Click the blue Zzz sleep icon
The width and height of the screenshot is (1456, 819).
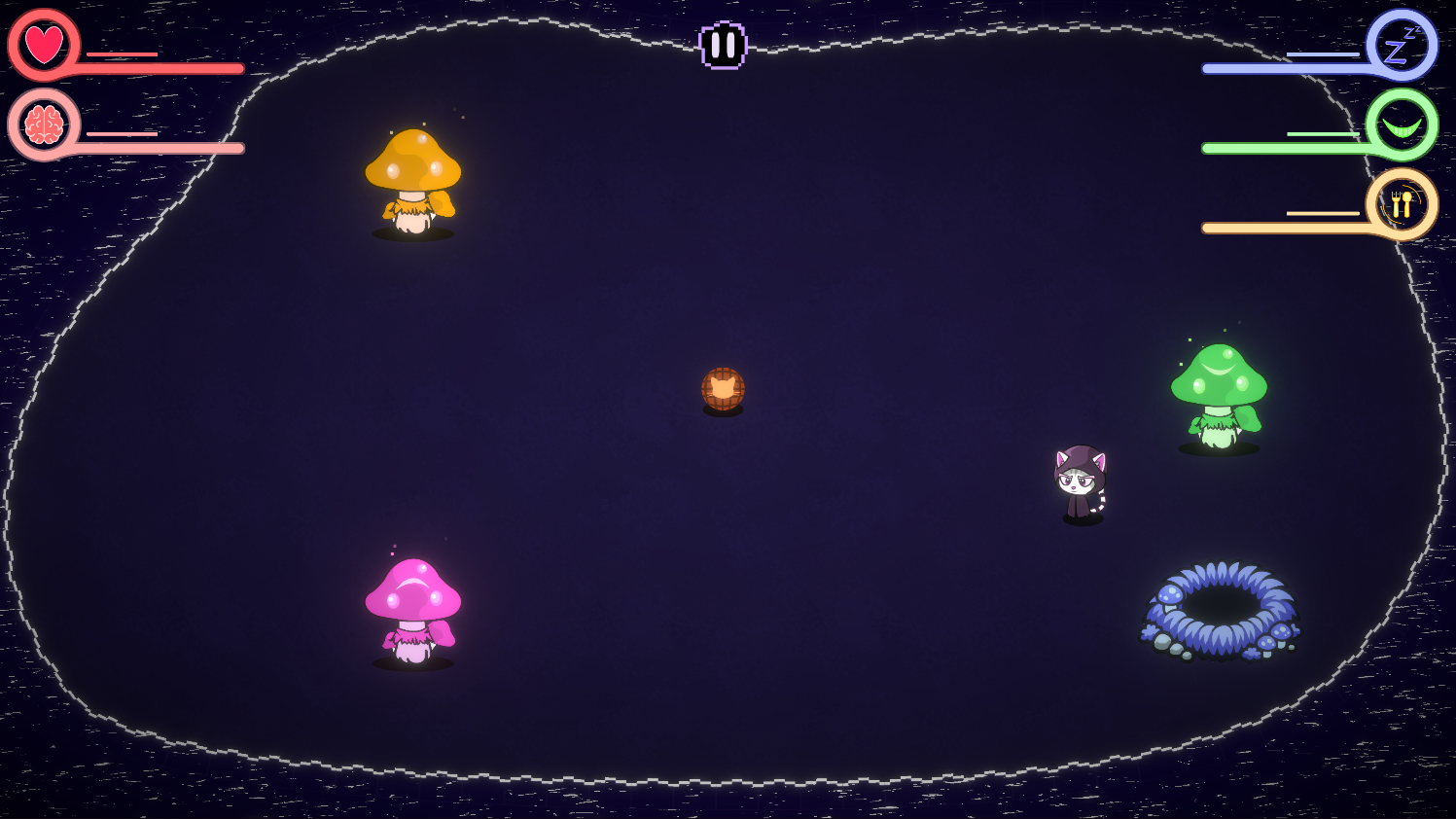(x=1401, y=44)
